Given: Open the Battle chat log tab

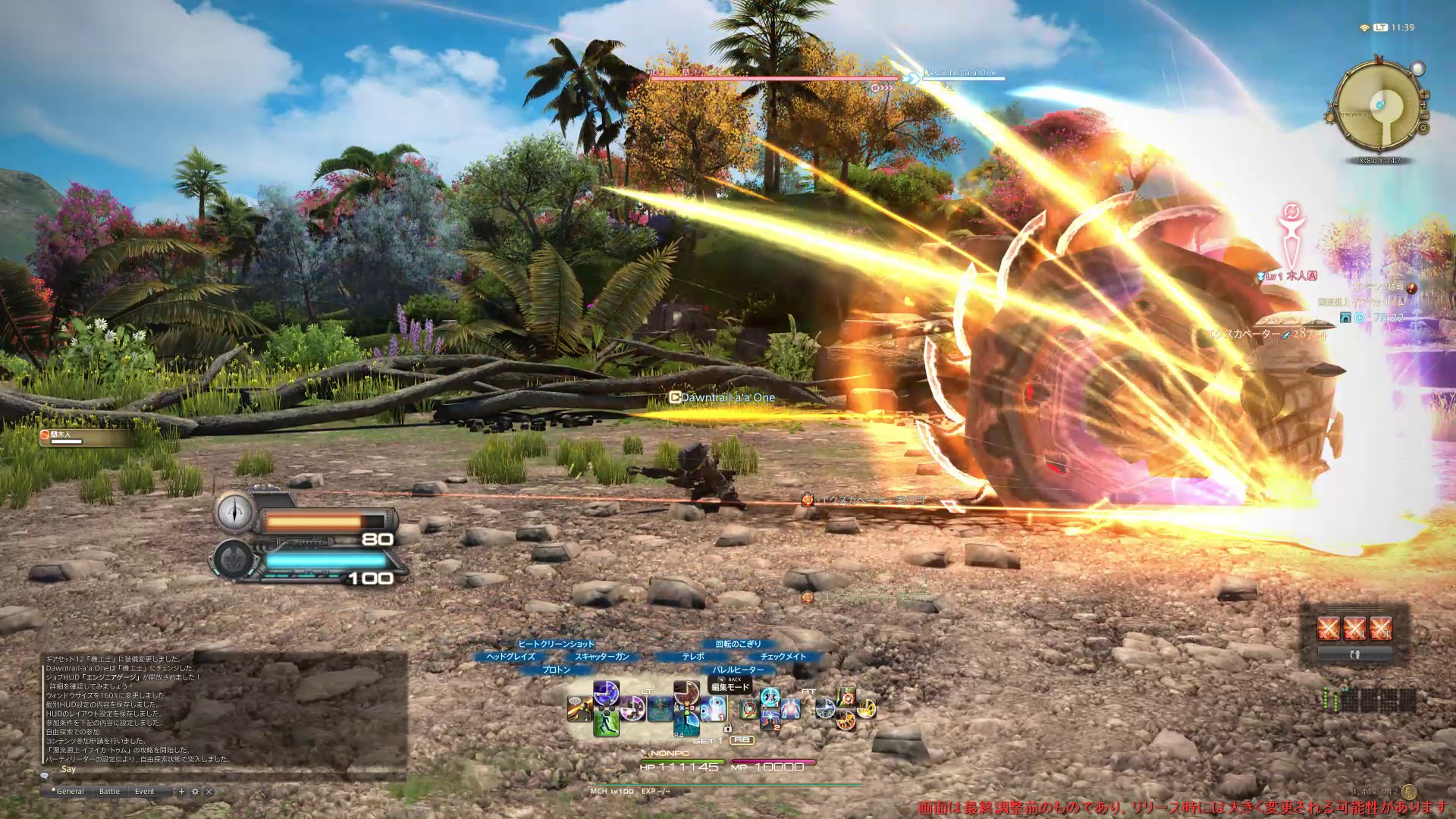Looking at the screenshot, I should [109, 791].
